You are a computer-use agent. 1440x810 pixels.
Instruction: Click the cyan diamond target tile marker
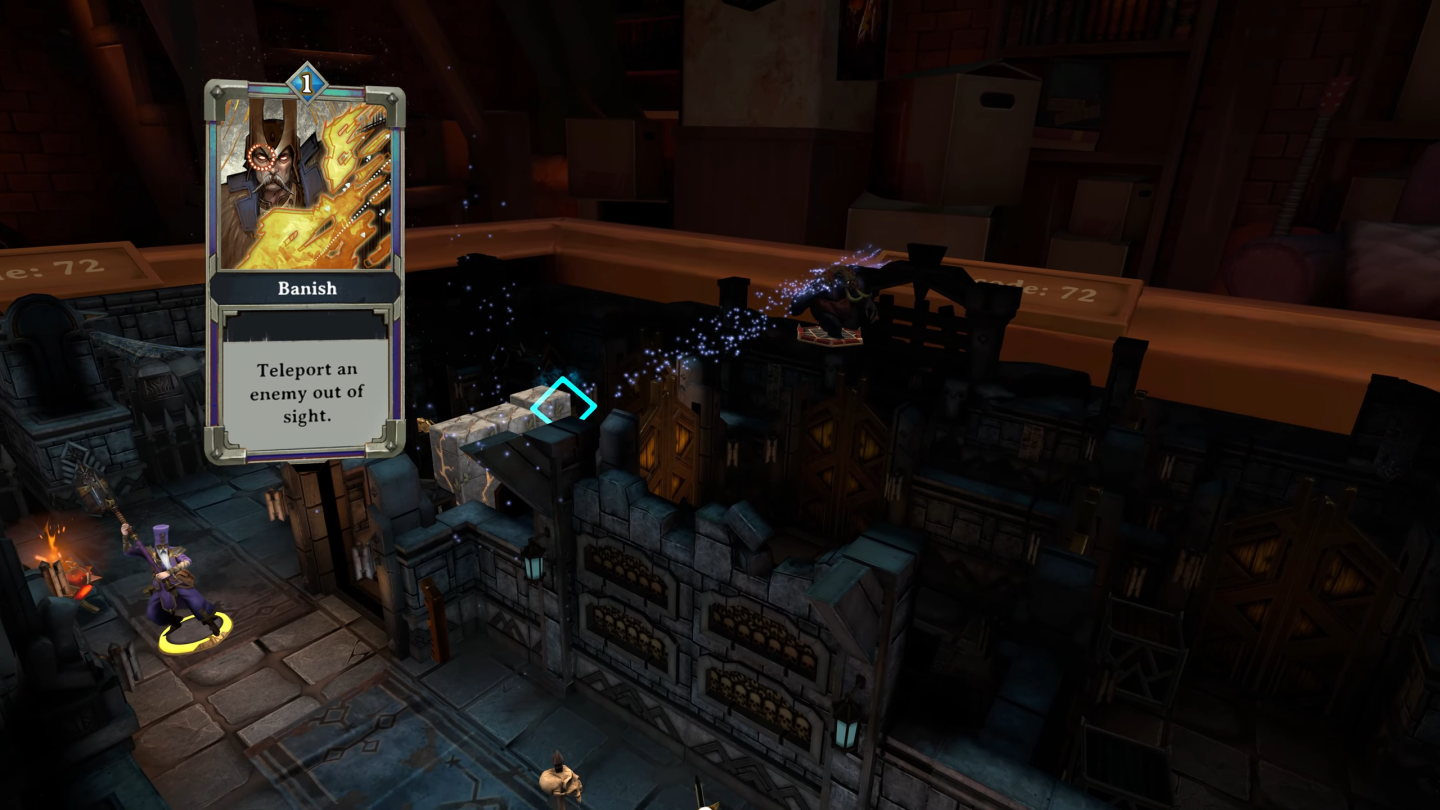point(563,405)
